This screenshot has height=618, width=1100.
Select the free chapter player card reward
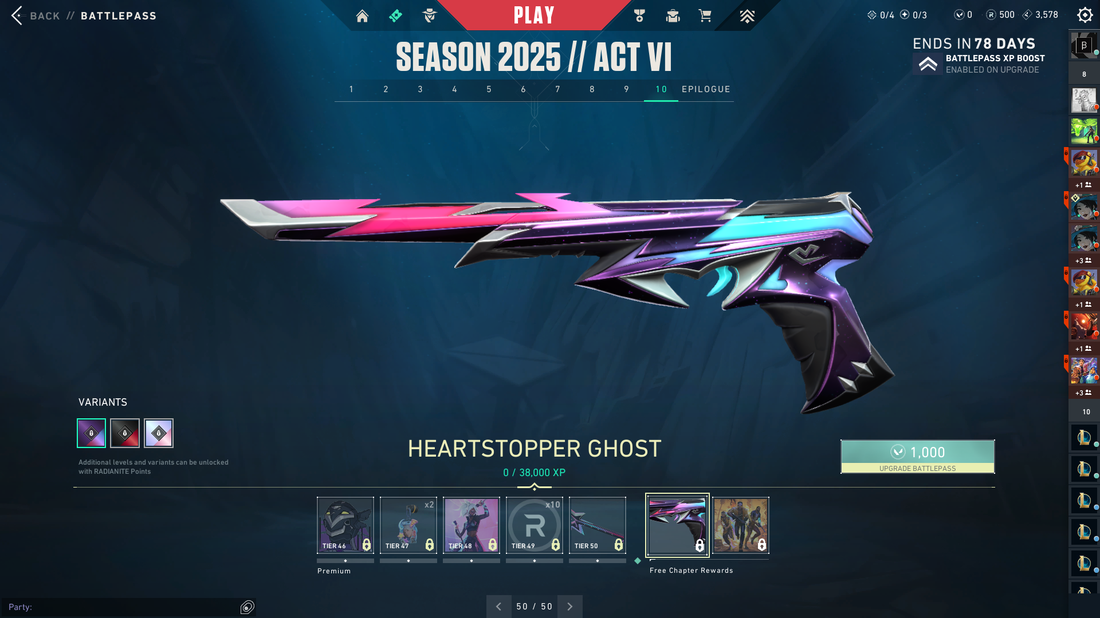[x=741, y=525]
